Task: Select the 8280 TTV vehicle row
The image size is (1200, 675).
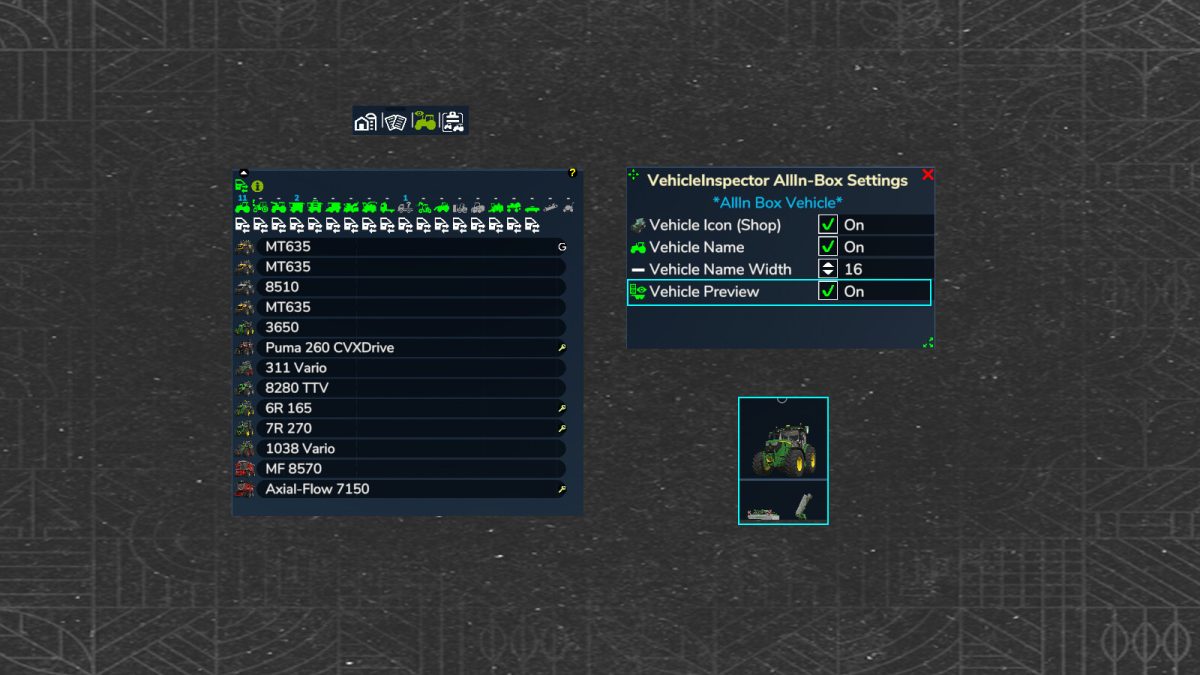Action: (x=410, y=388)
